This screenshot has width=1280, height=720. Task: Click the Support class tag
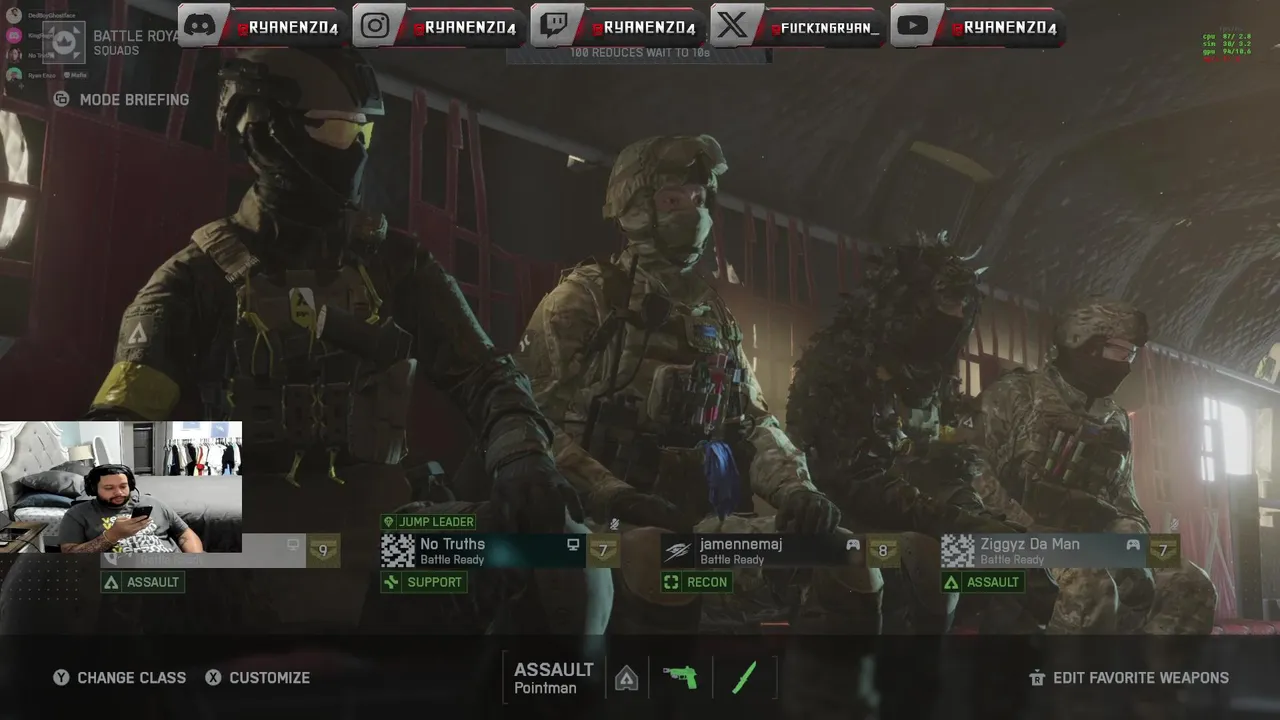[423, 582]
